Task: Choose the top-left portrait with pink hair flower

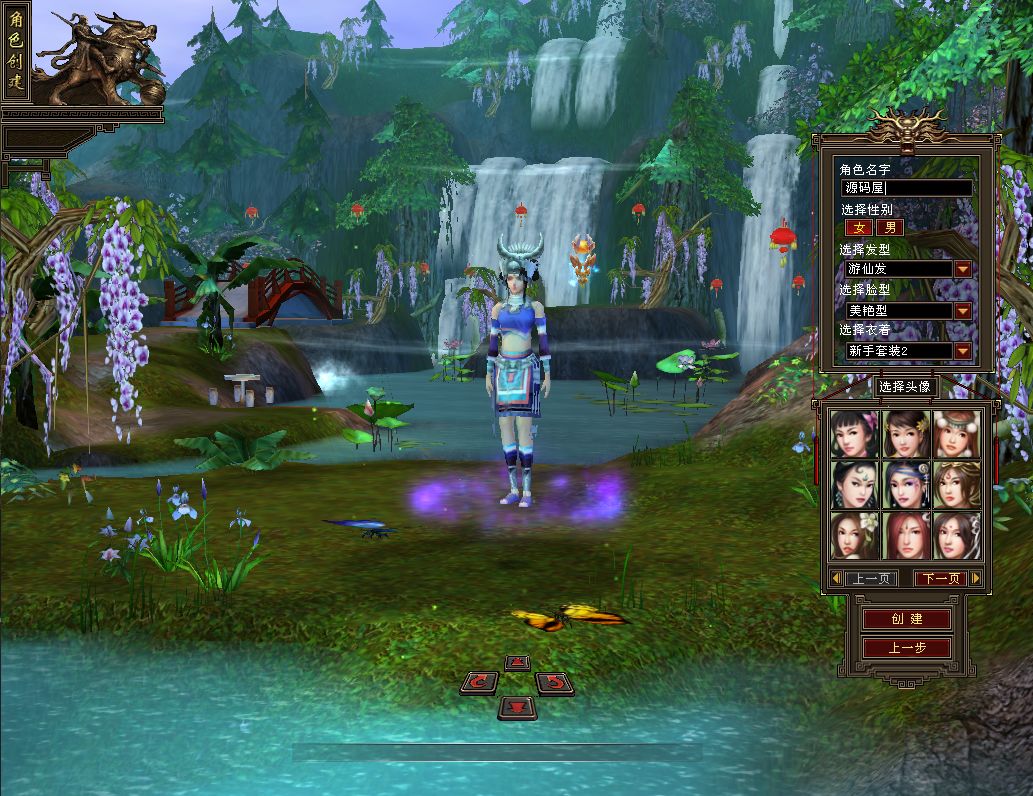Action: (x=855, y=434)
